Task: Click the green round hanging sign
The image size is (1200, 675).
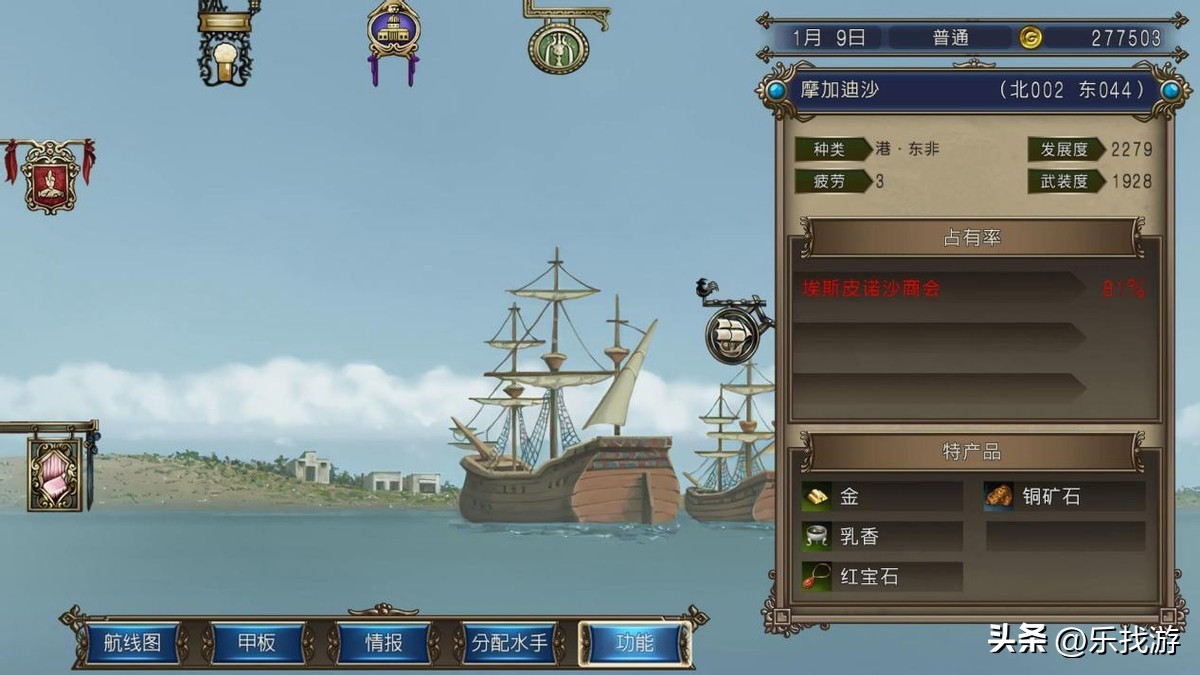Action: (558, 45)
